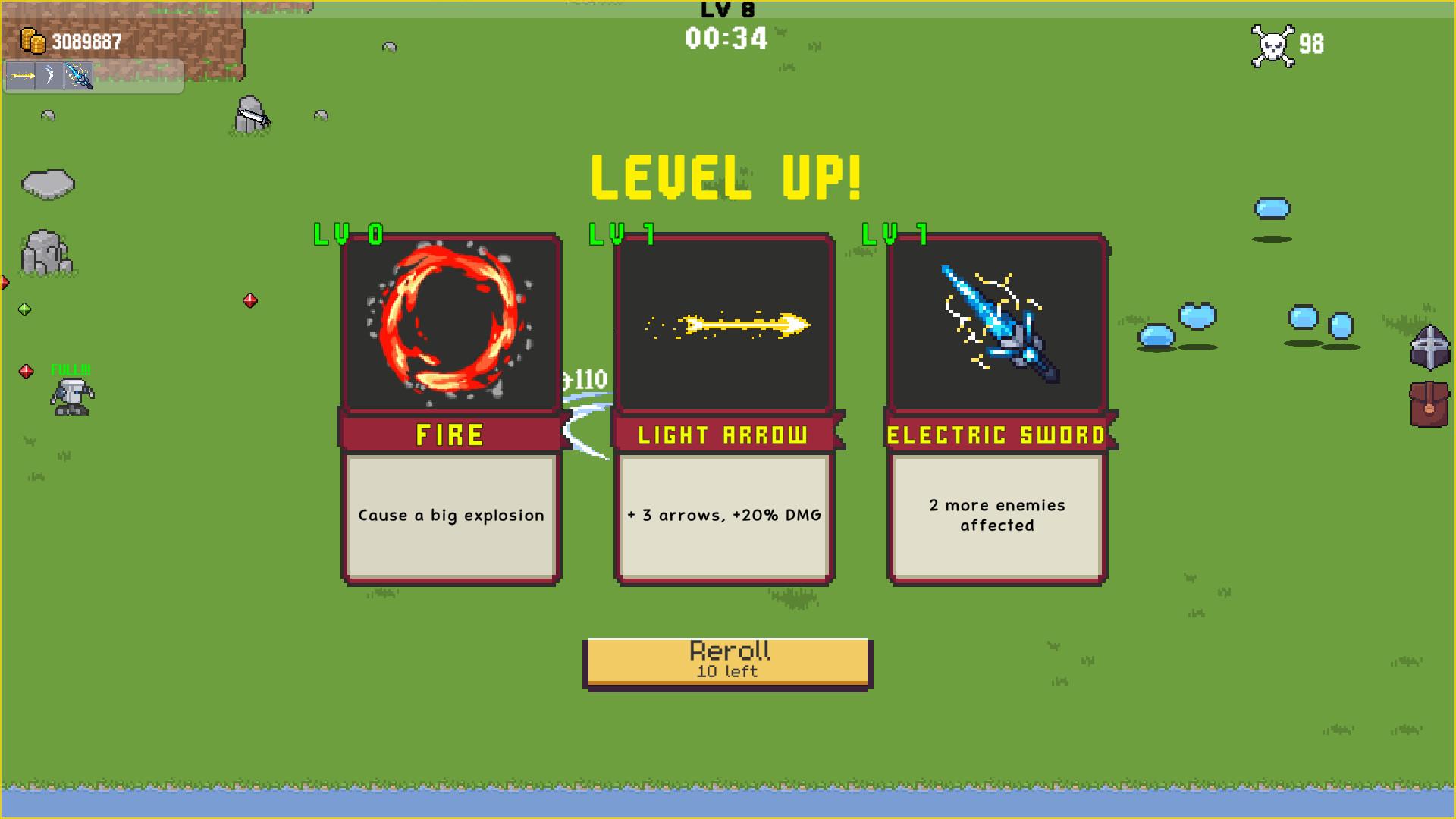Click the red gem pickup on the field

pos(250,300)
